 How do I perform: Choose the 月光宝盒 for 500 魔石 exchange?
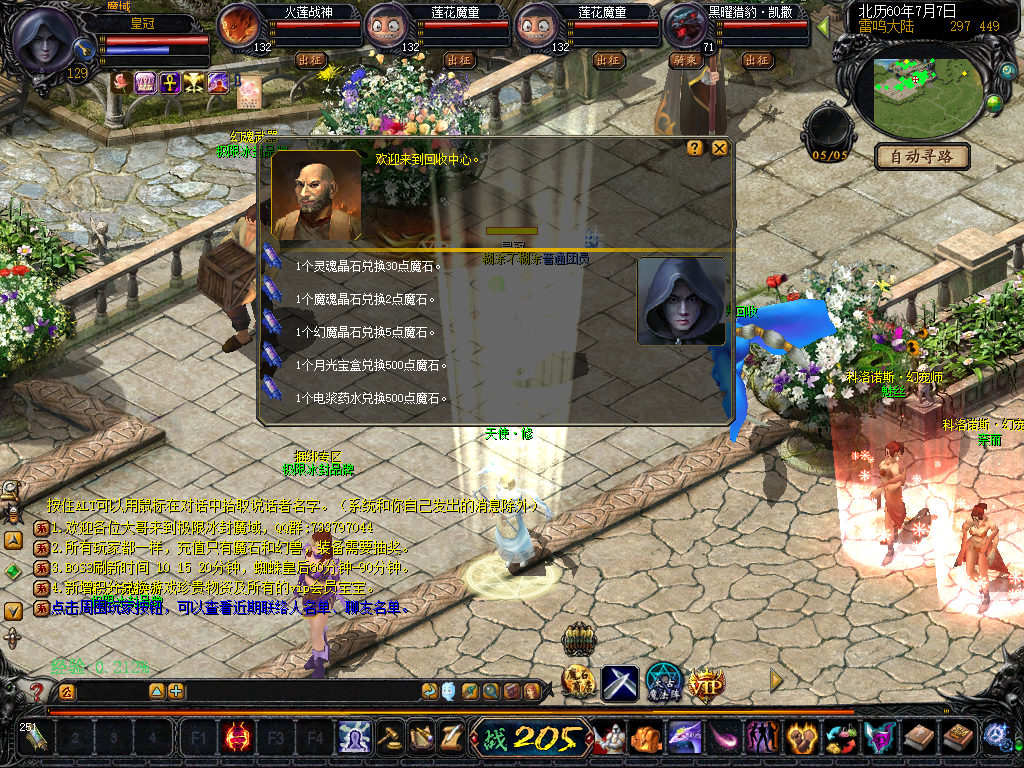click(x=372, y=365)
